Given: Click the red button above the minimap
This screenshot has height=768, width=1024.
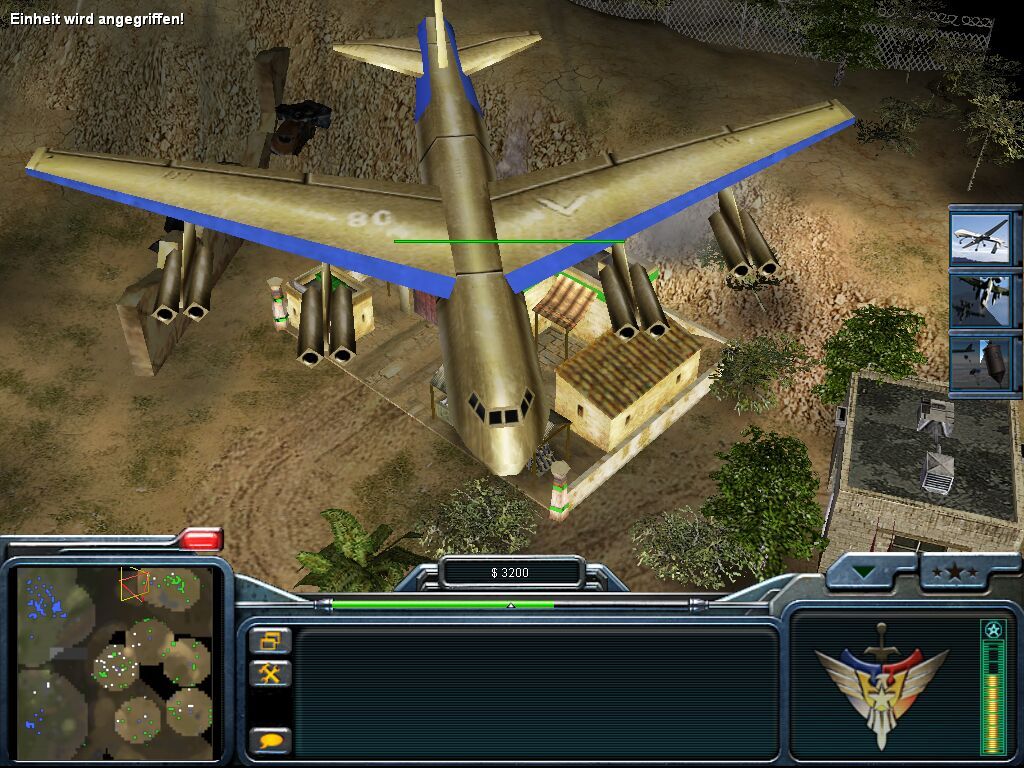Looking at the screenshot, I should 201,540.
